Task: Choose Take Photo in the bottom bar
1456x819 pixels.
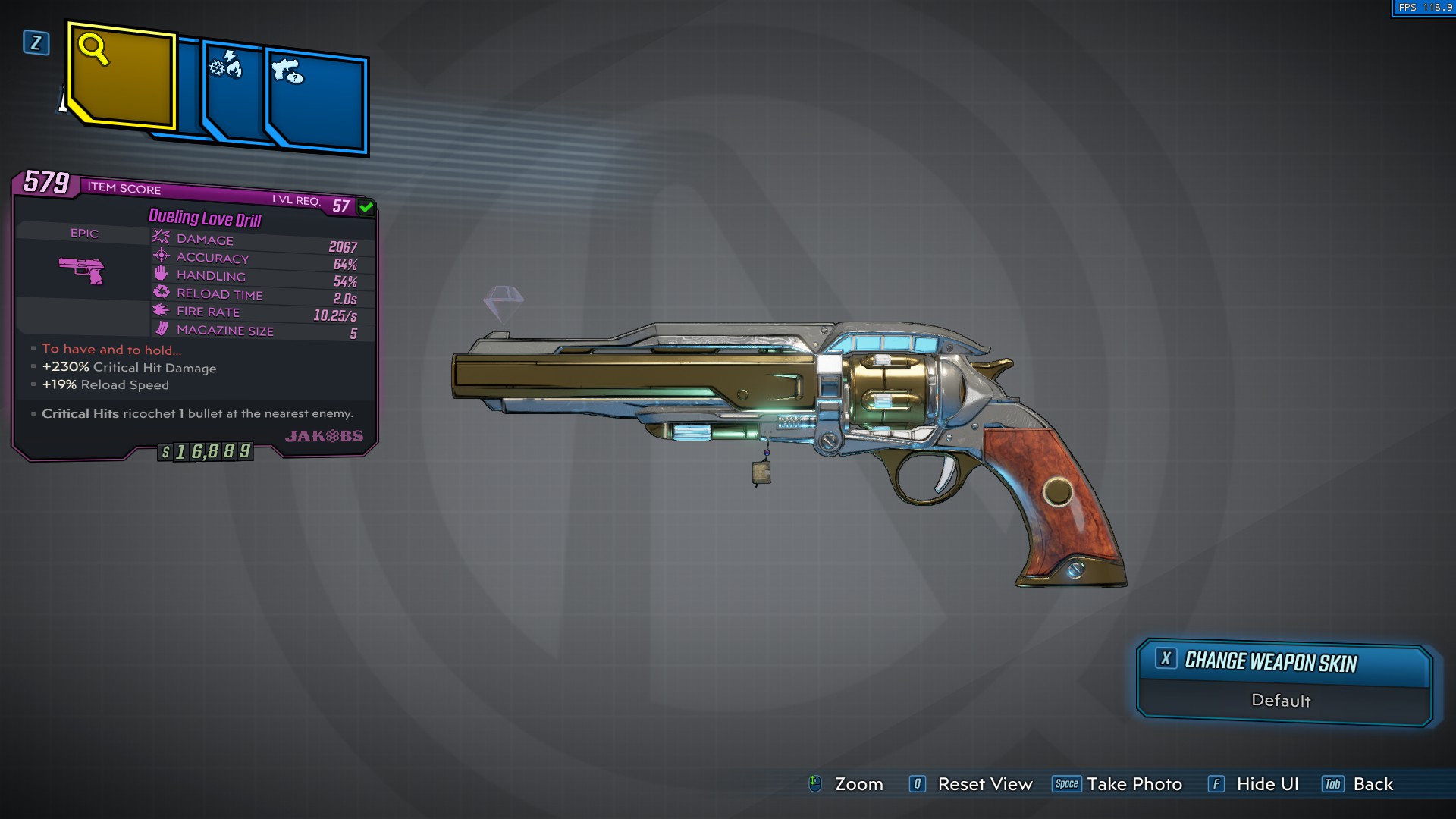Action: pos(1118,784)
